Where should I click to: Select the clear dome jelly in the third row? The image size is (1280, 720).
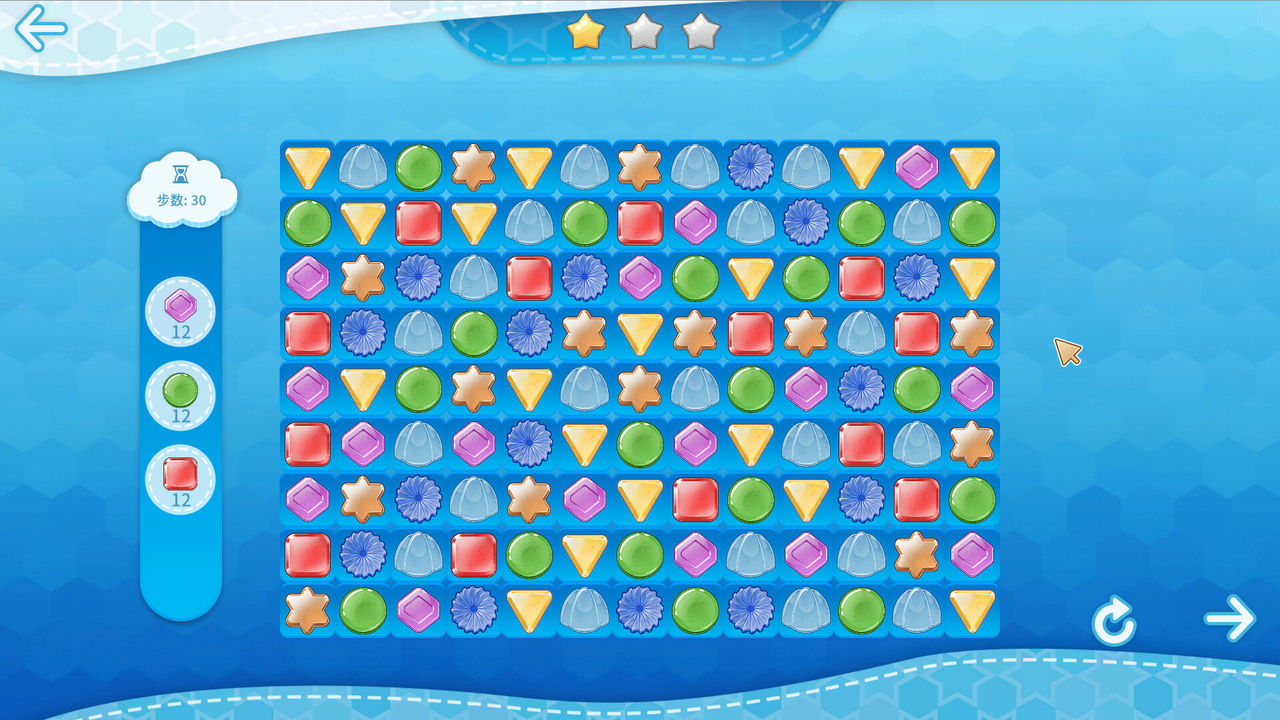pyautogui.click(x=474, y=278)
